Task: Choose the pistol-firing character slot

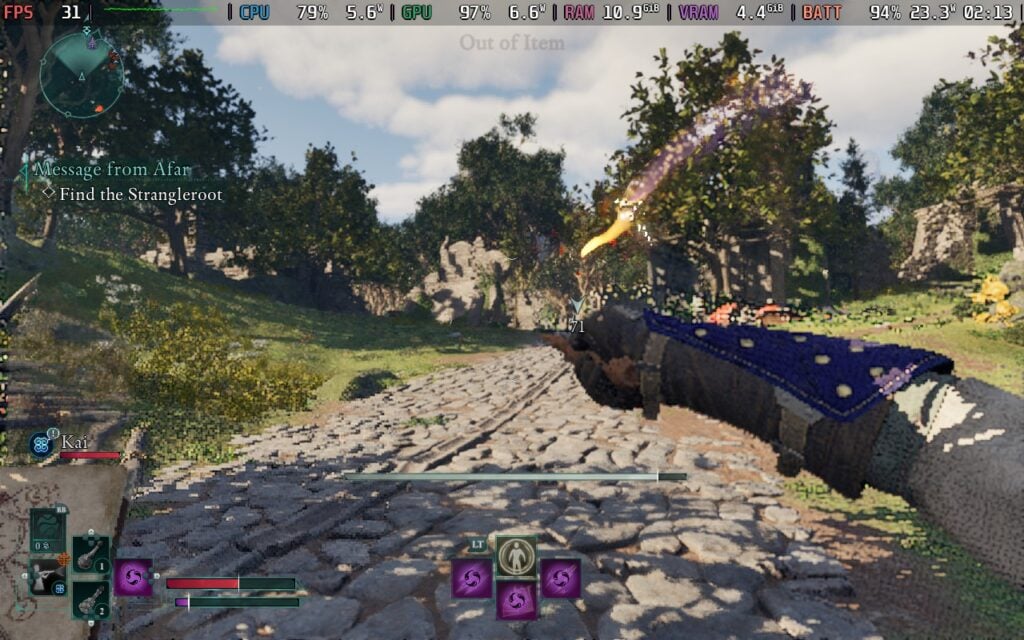Action: (46, 577)
